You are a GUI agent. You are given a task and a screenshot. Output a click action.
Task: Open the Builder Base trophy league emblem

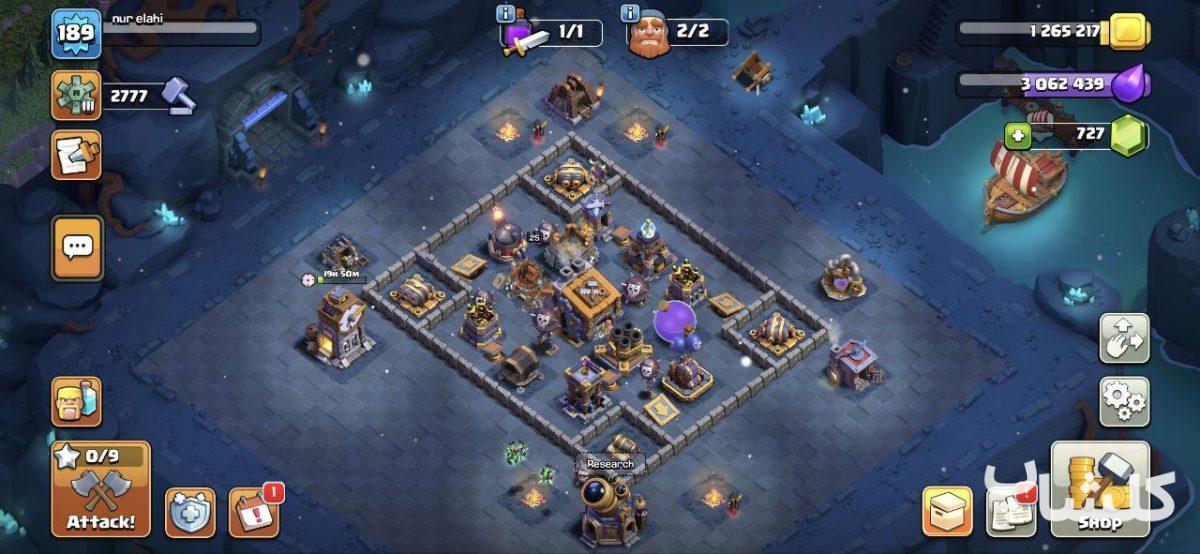pyautogui.click(x=76, y=96)
